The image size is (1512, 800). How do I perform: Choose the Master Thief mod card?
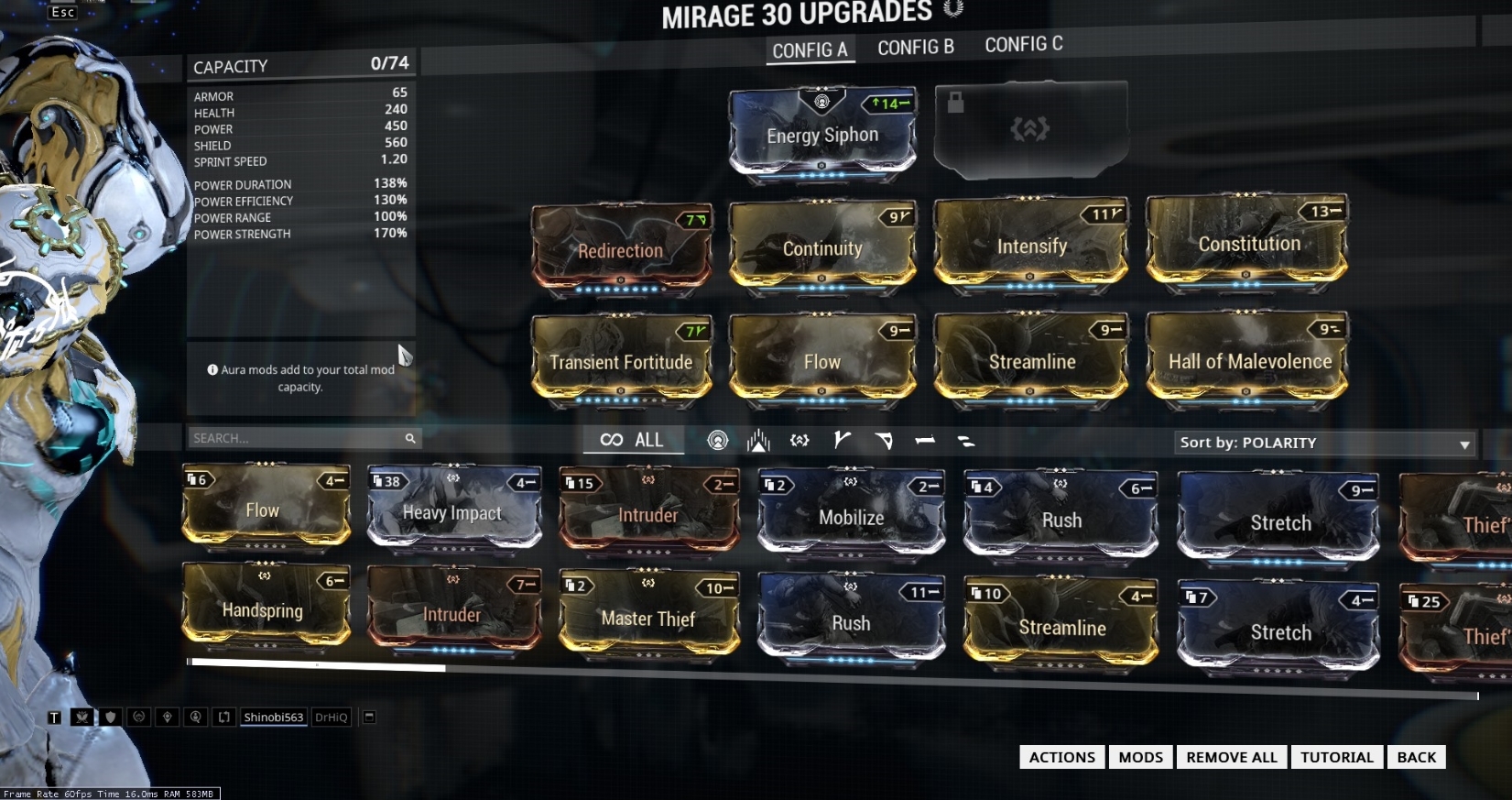click(x=647, y=618)
